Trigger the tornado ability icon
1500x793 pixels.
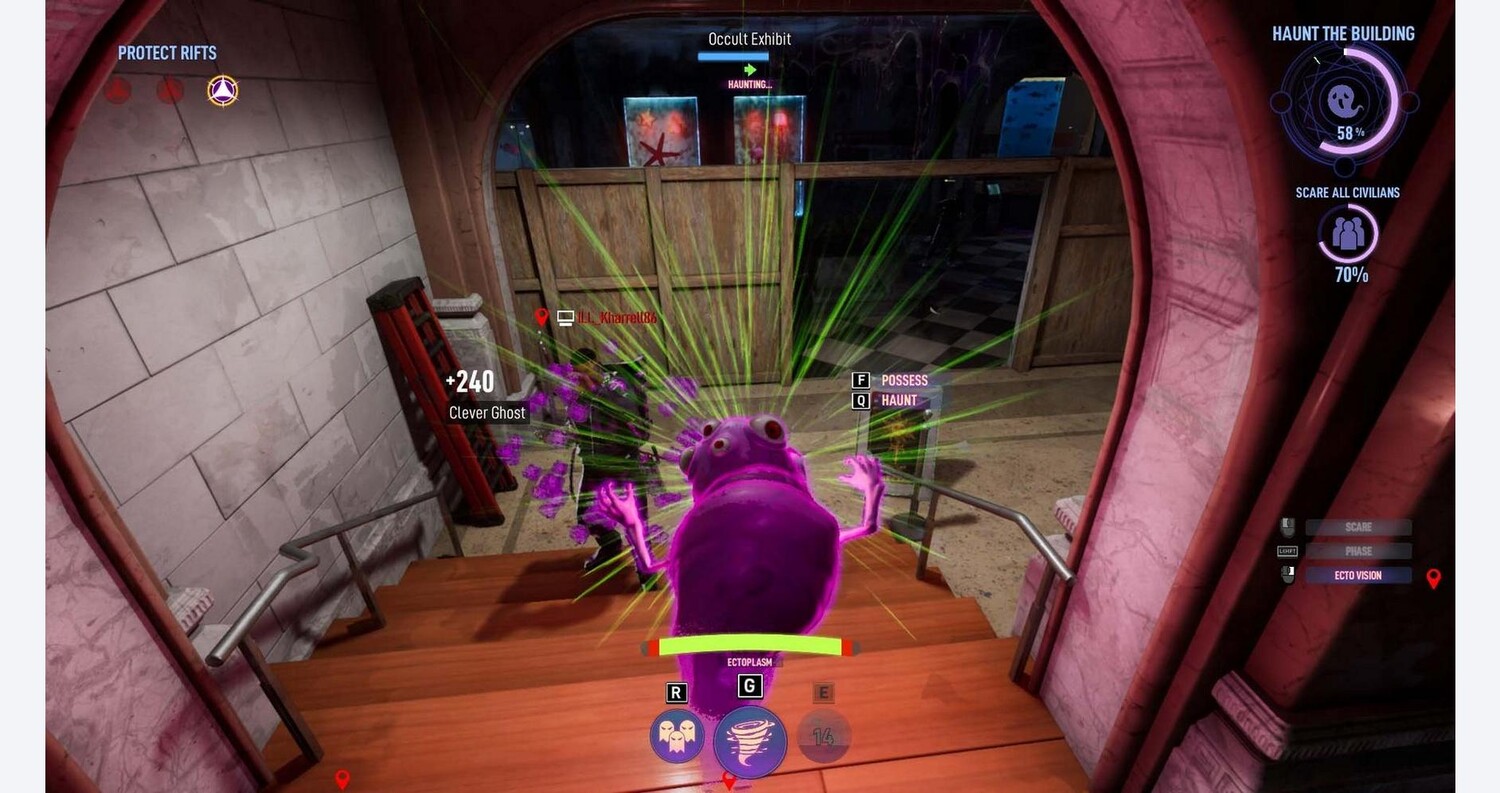tap(749, 741)
